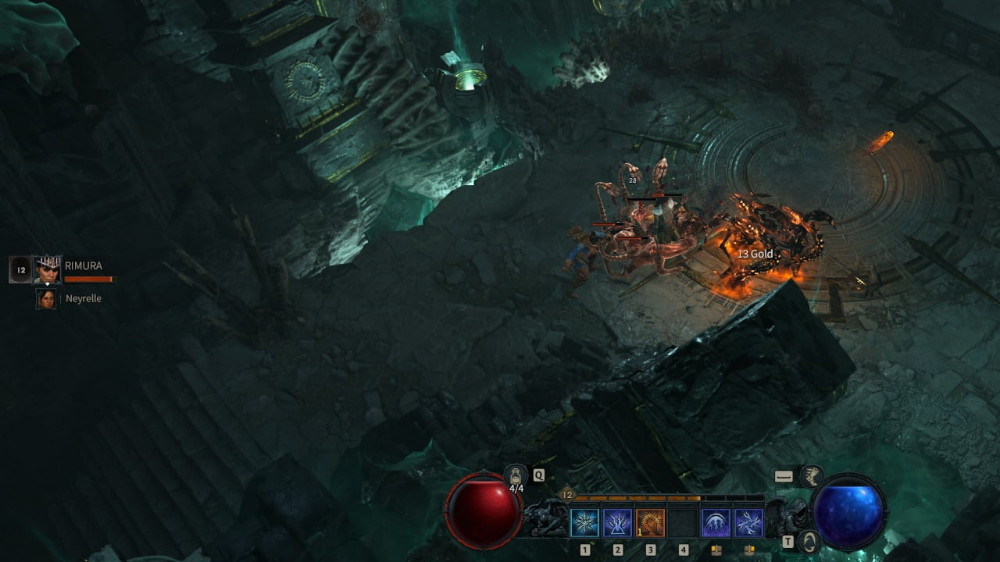Select Neyrelle's companion portrait
Image resolution: width=1000 pixels, height=562 pixels.
pyautogui.click(x=46, y=298)
